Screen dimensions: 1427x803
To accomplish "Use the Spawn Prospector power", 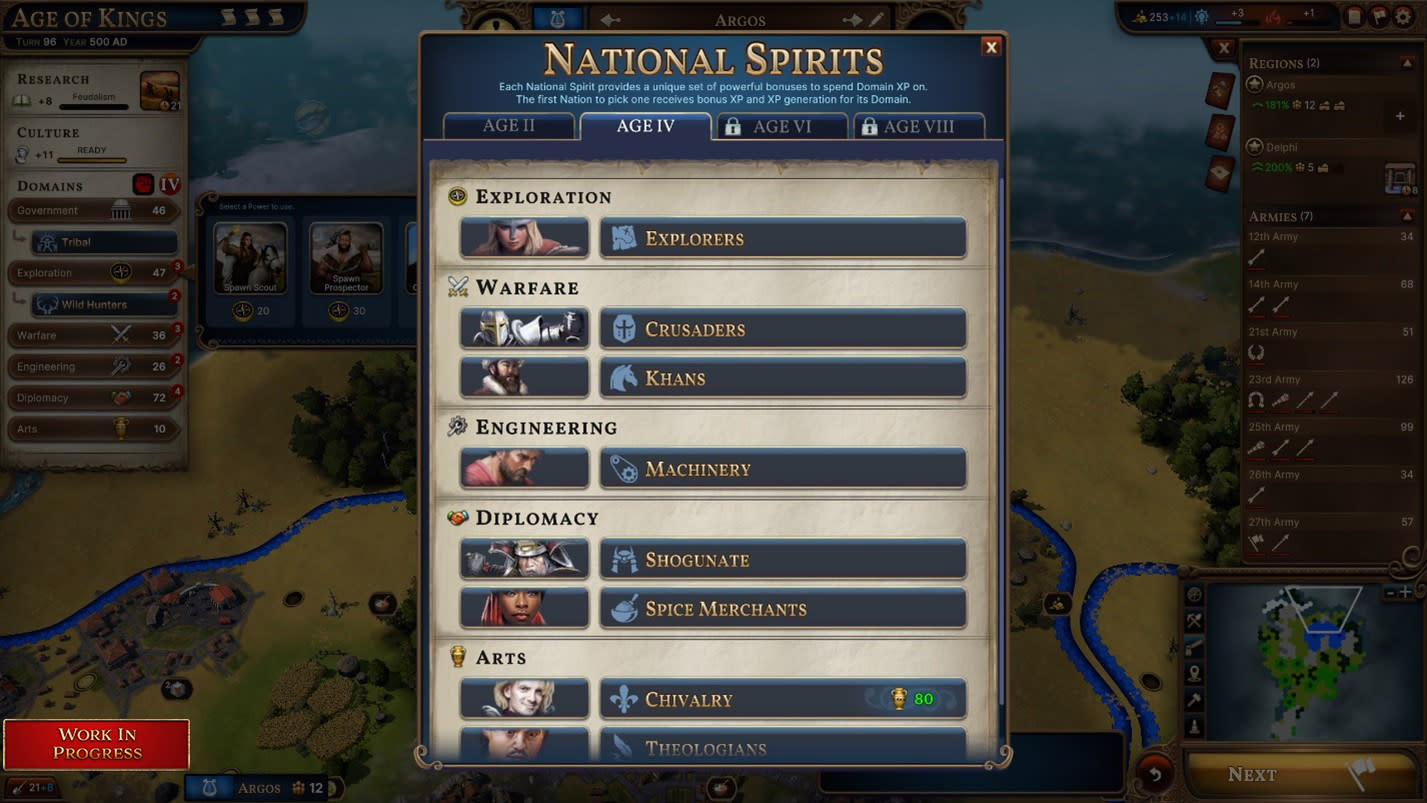I will click(x=346, y=258).
